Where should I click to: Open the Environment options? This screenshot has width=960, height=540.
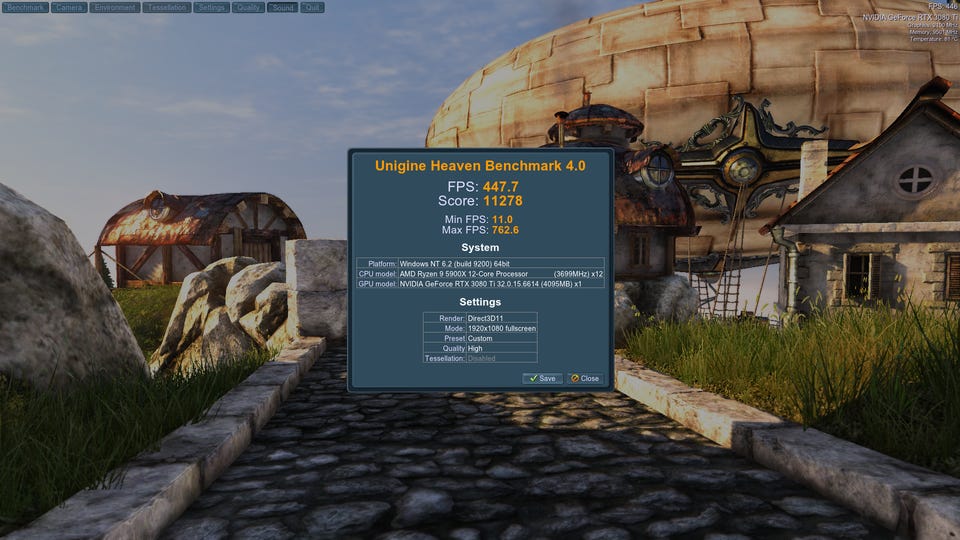[115, 7]
